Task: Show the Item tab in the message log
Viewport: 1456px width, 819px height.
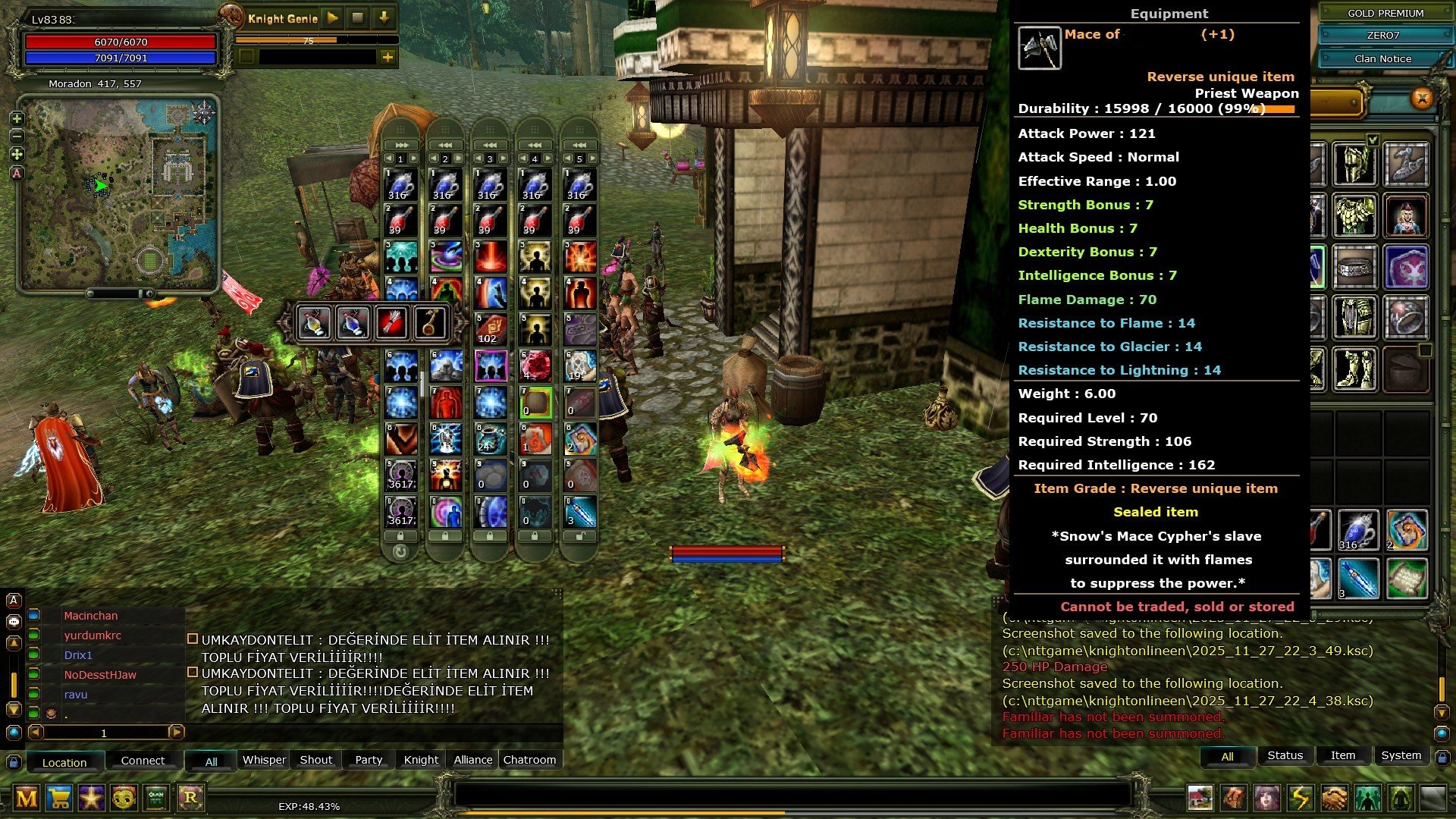Action: pyautogui.click(x=1342, y=755)
